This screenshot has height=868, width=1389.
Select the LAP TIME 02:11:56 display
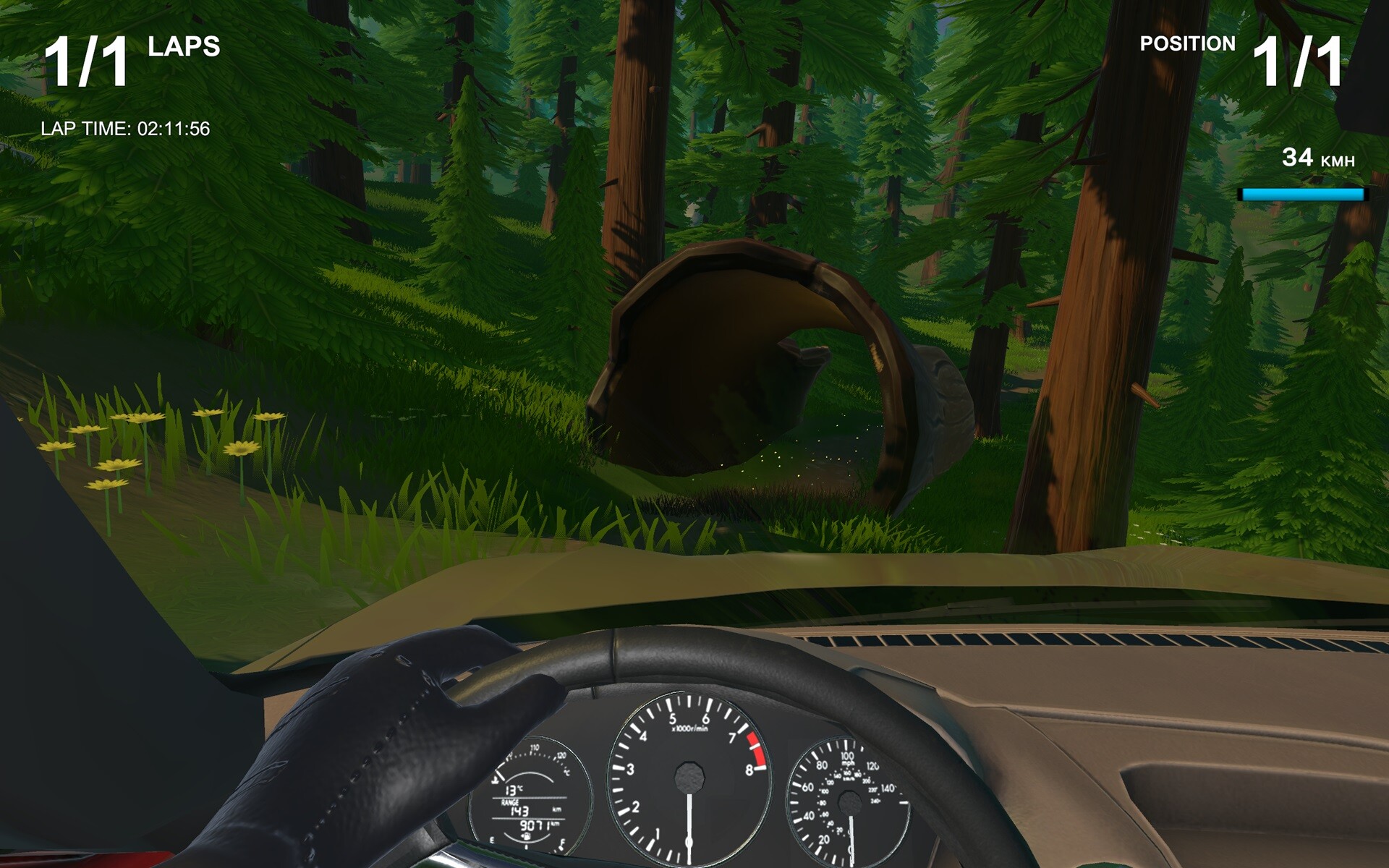pyautogui.click(x=127, y=130)
